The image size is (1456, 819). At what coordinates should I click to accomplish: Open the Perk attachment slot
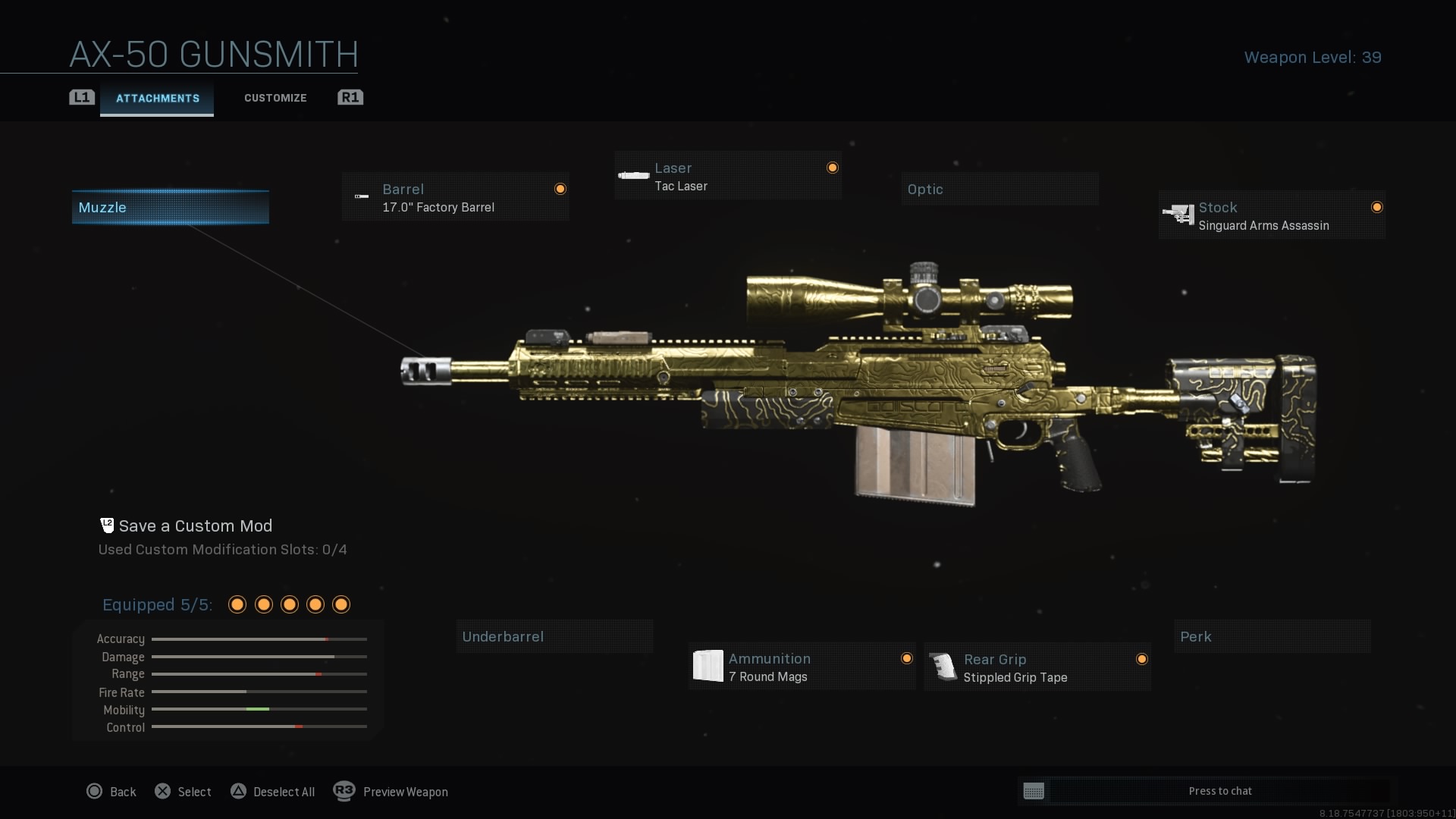point(1272,636)
